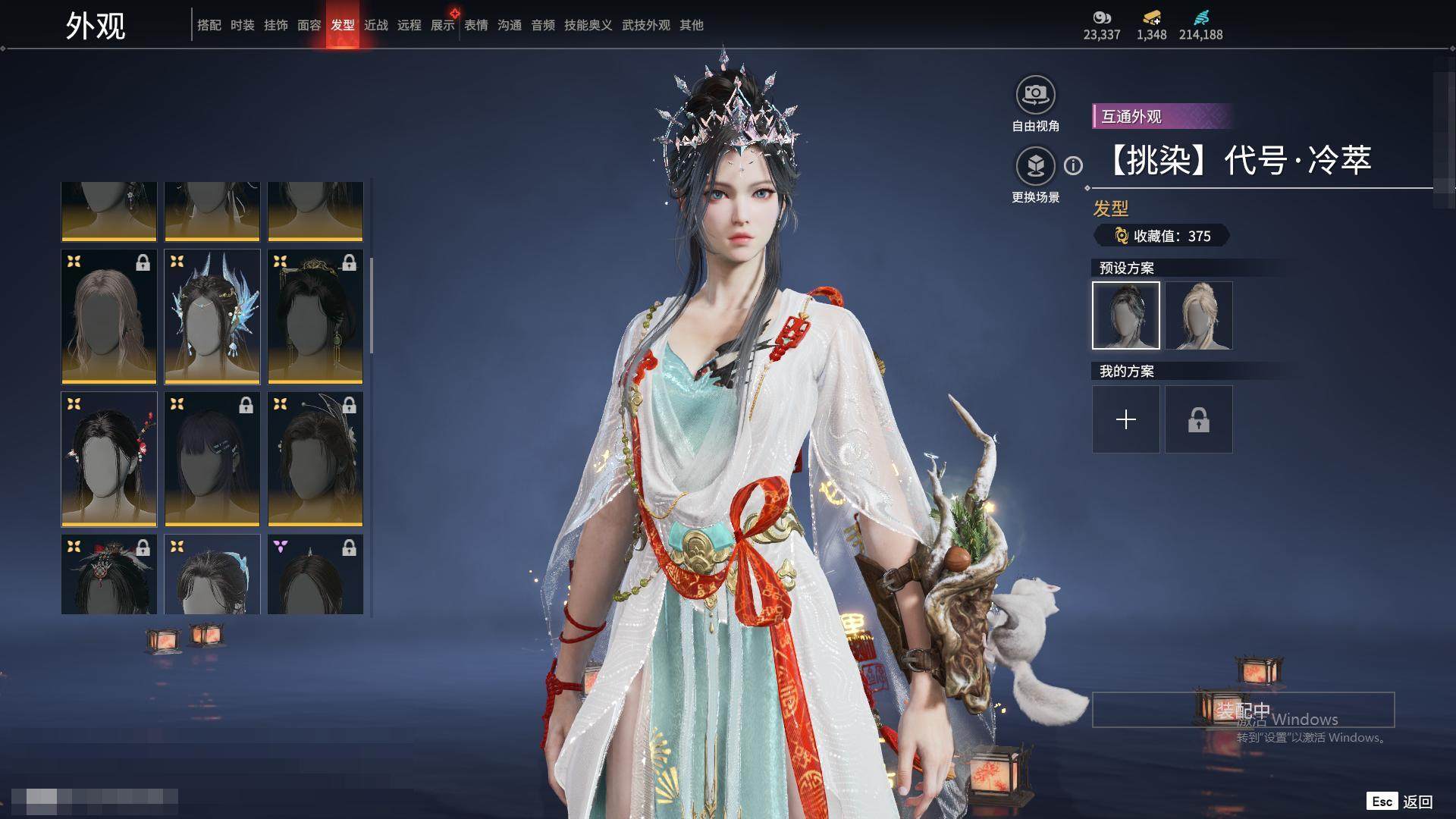Switch to the 武技外观 tab
This screenshot has width=1456, height=819.
tap(646, 25)
